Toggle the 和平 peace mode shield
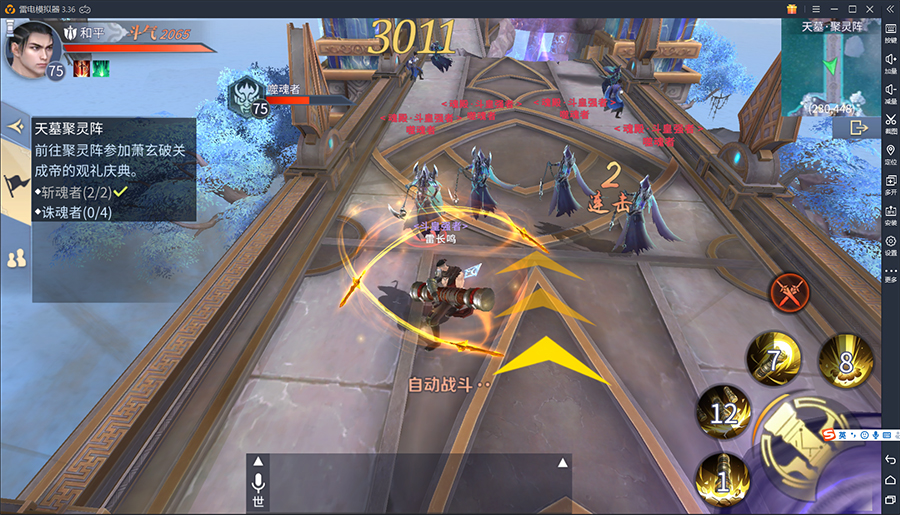 click(x=71, y=33)
